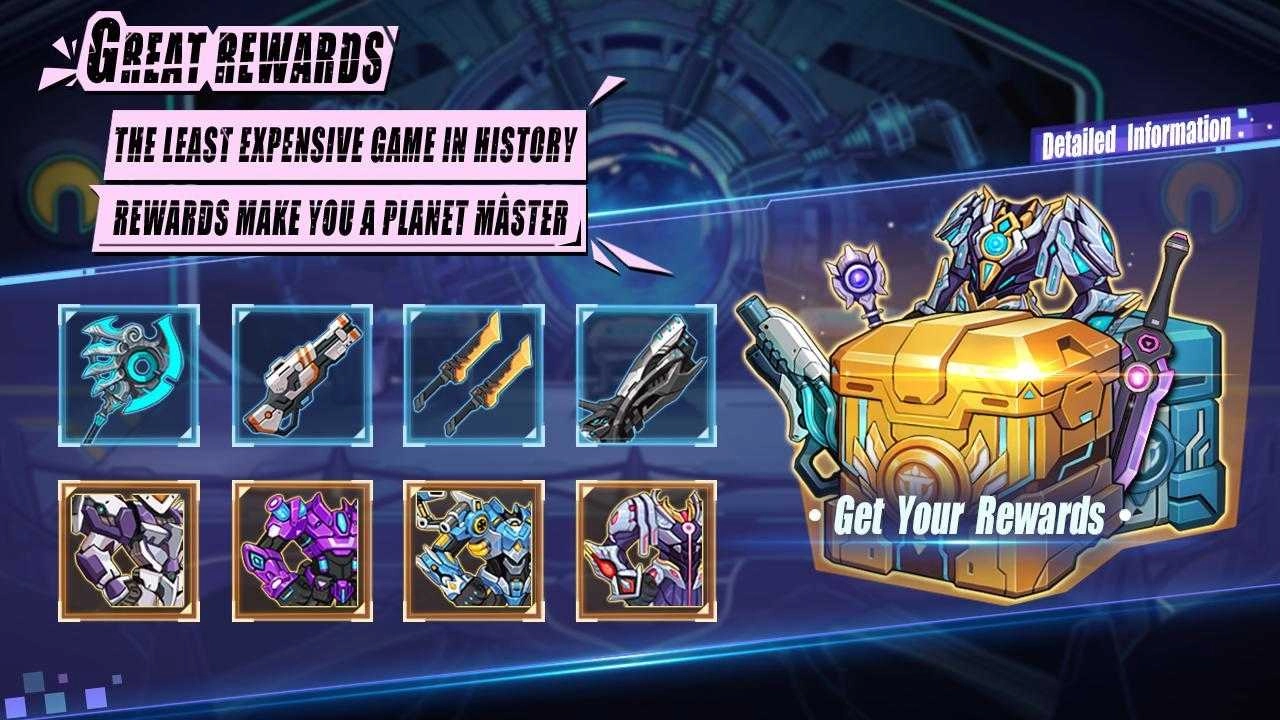Open the Detailed Information panel
The width and height of the screenshot is (1280, 720).
[1135, 130]
